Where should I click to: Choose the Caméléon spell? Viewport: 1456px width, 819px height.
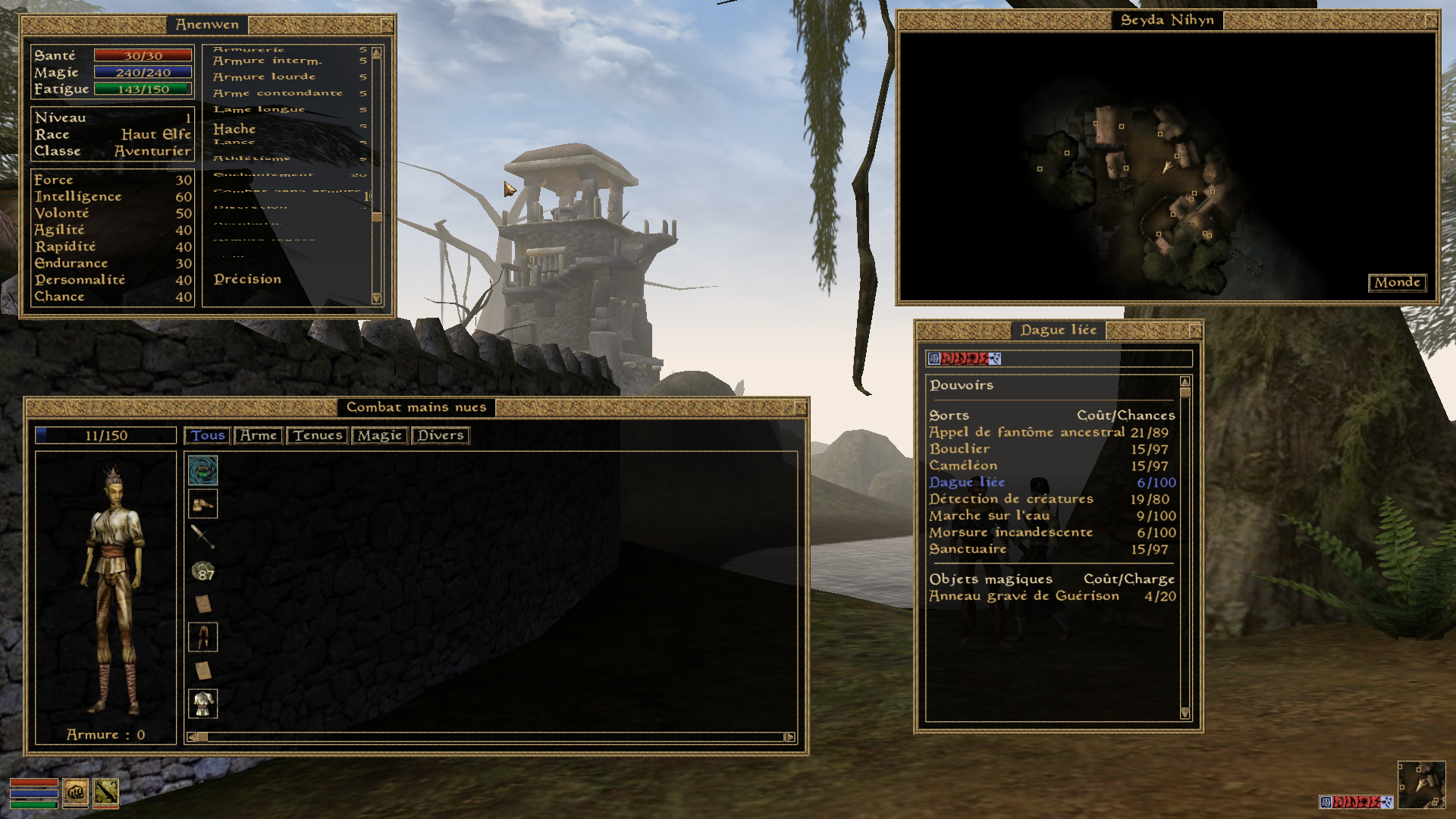click(963, 466)
